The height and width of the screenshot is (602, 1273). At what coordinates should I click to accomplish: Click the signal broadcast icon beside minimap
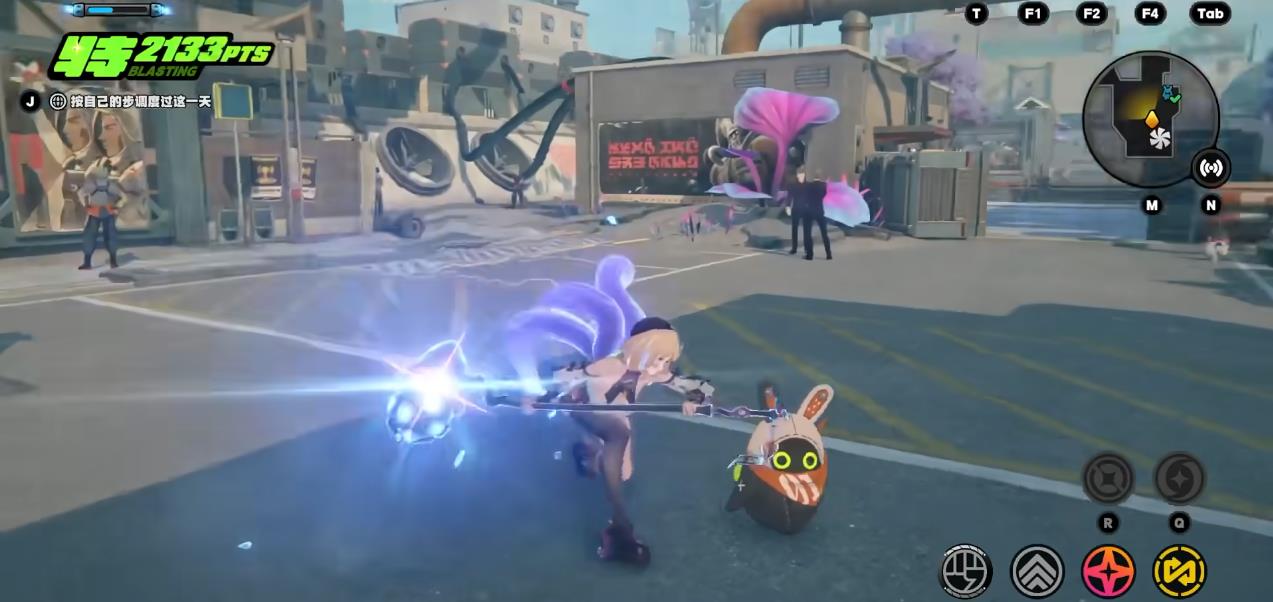[x=1210, y=167]
